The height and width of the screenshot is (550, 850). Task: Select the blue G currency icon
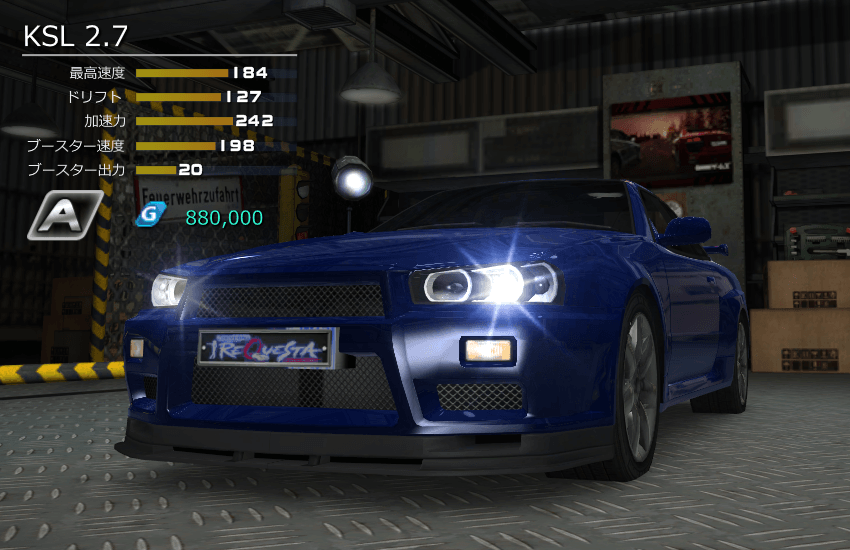click(x=149, y=217)
